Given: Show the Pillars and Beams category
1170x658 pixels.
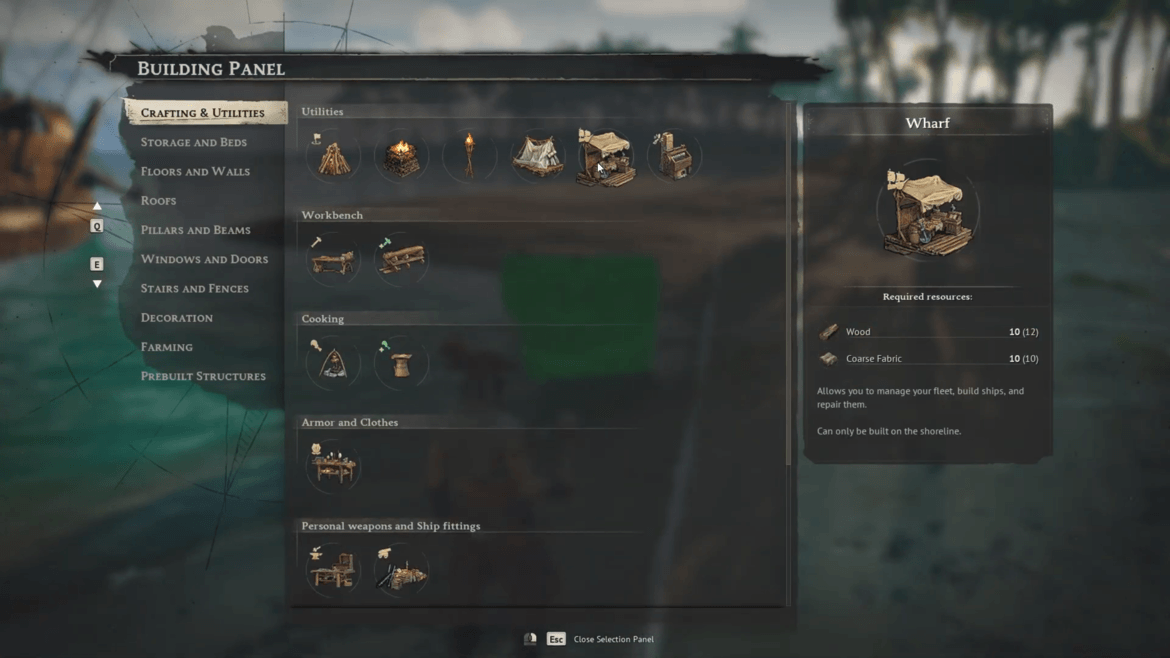Looking at the screenshot, I should coord(195,230).
